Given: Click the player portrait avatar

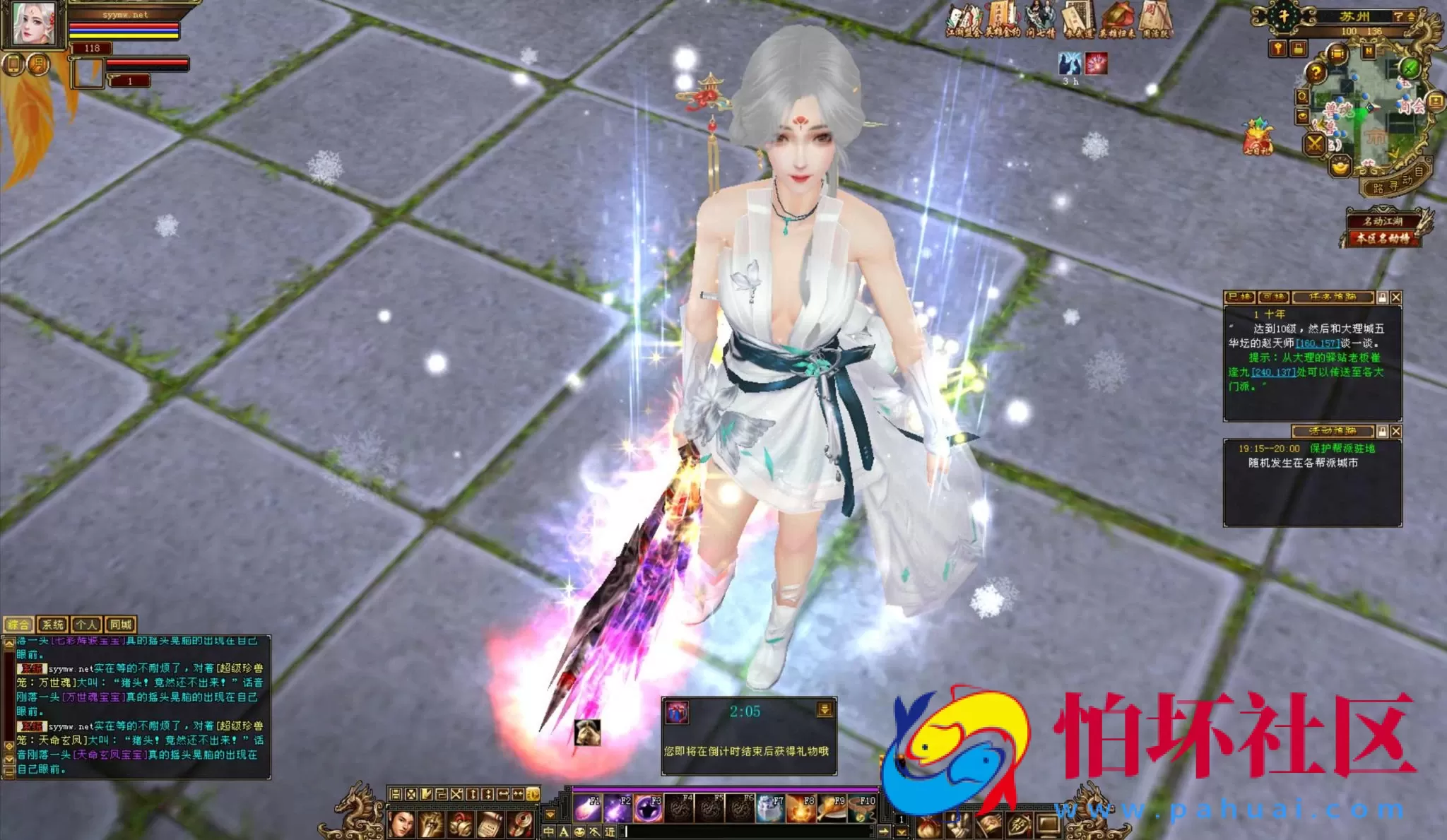Looking at the screenshot, I should [34, 23].
